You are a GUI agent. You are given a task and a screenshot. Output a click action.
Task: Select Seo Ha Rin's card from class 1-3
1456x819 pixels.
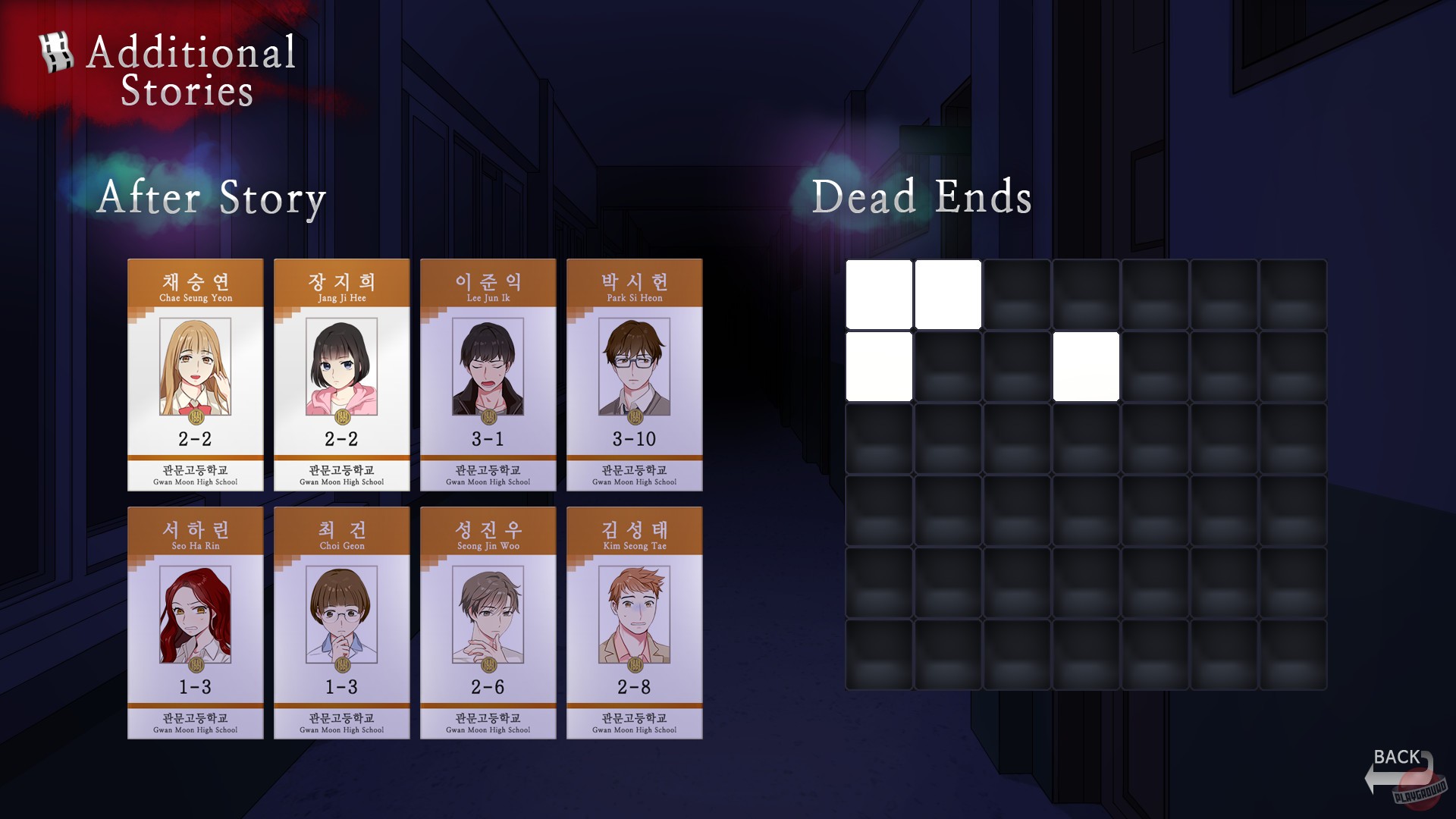click(x=196, y=621)
